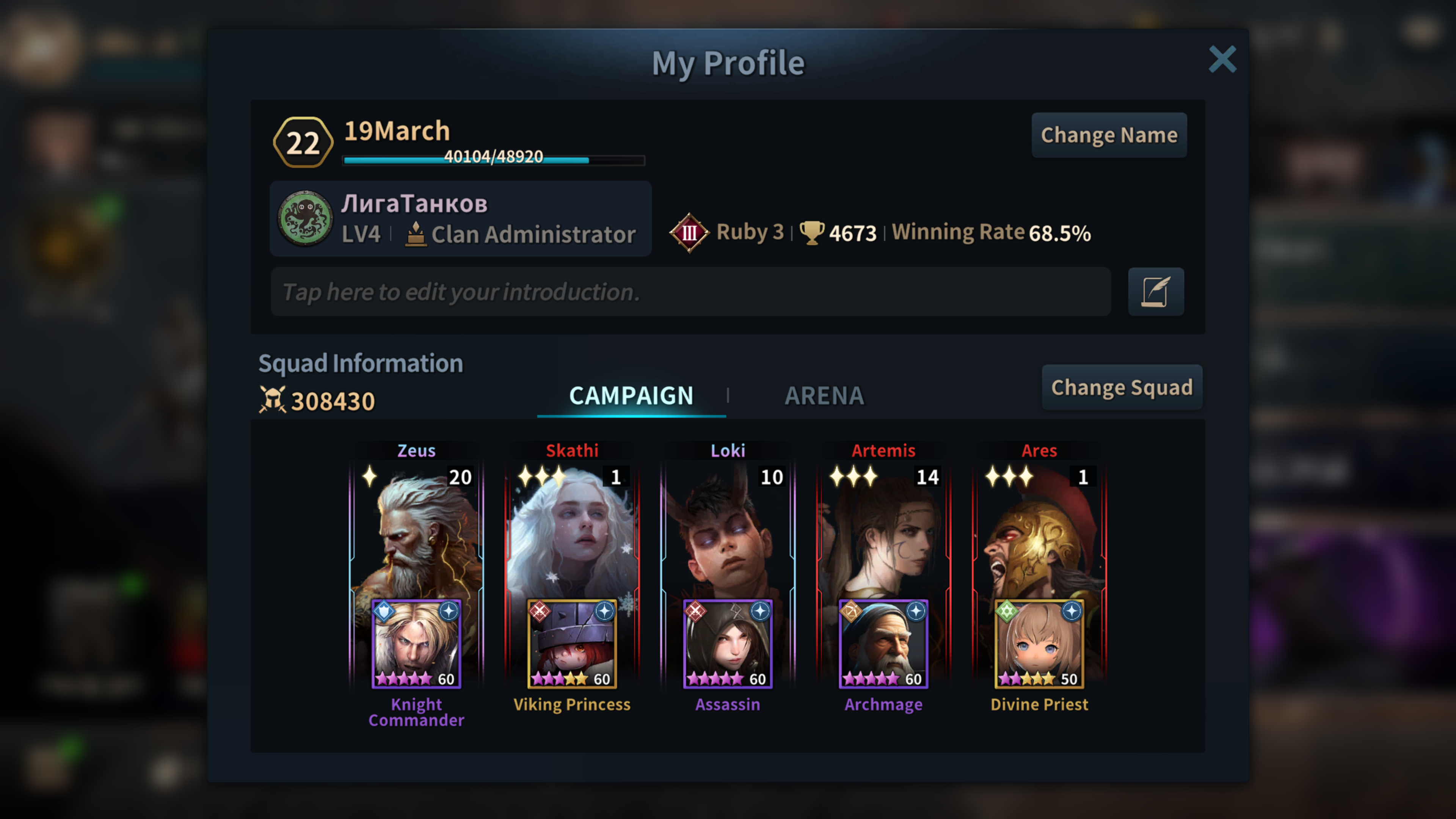
Task: Choose the Assassin hero portrait
Action: [x=728, y=643]
